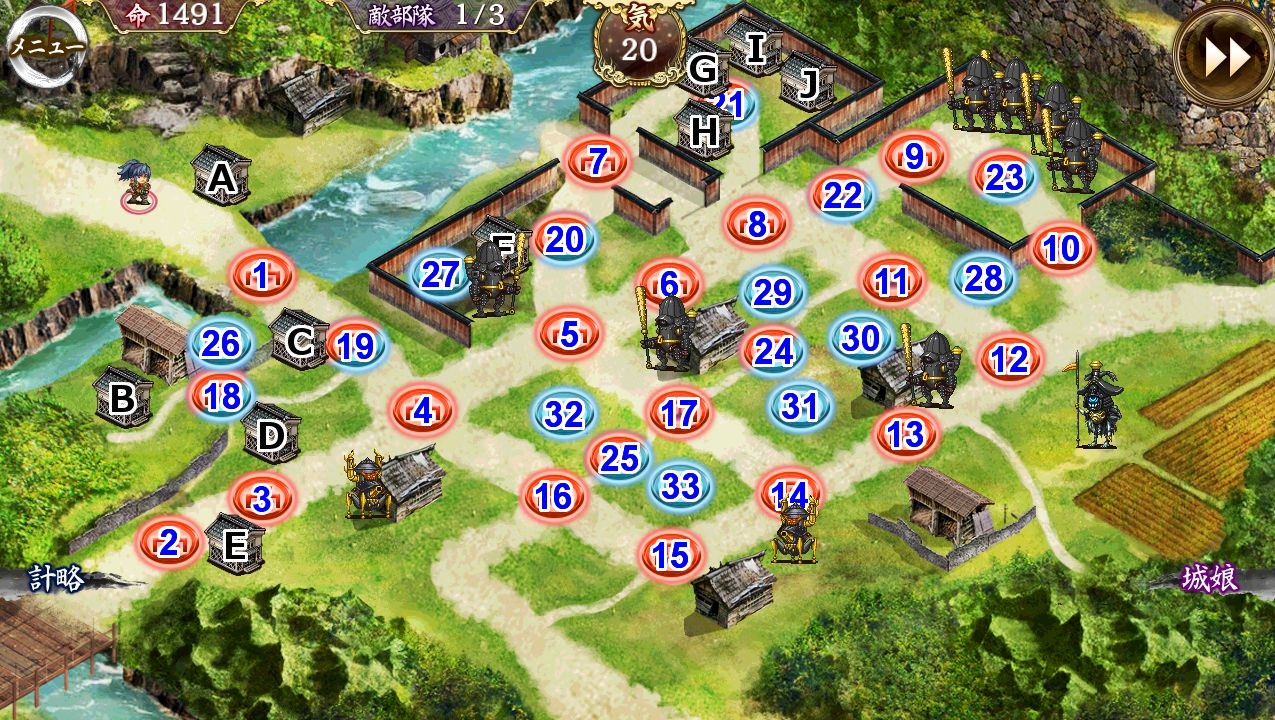Select placement marker number 2

(168, 543)
